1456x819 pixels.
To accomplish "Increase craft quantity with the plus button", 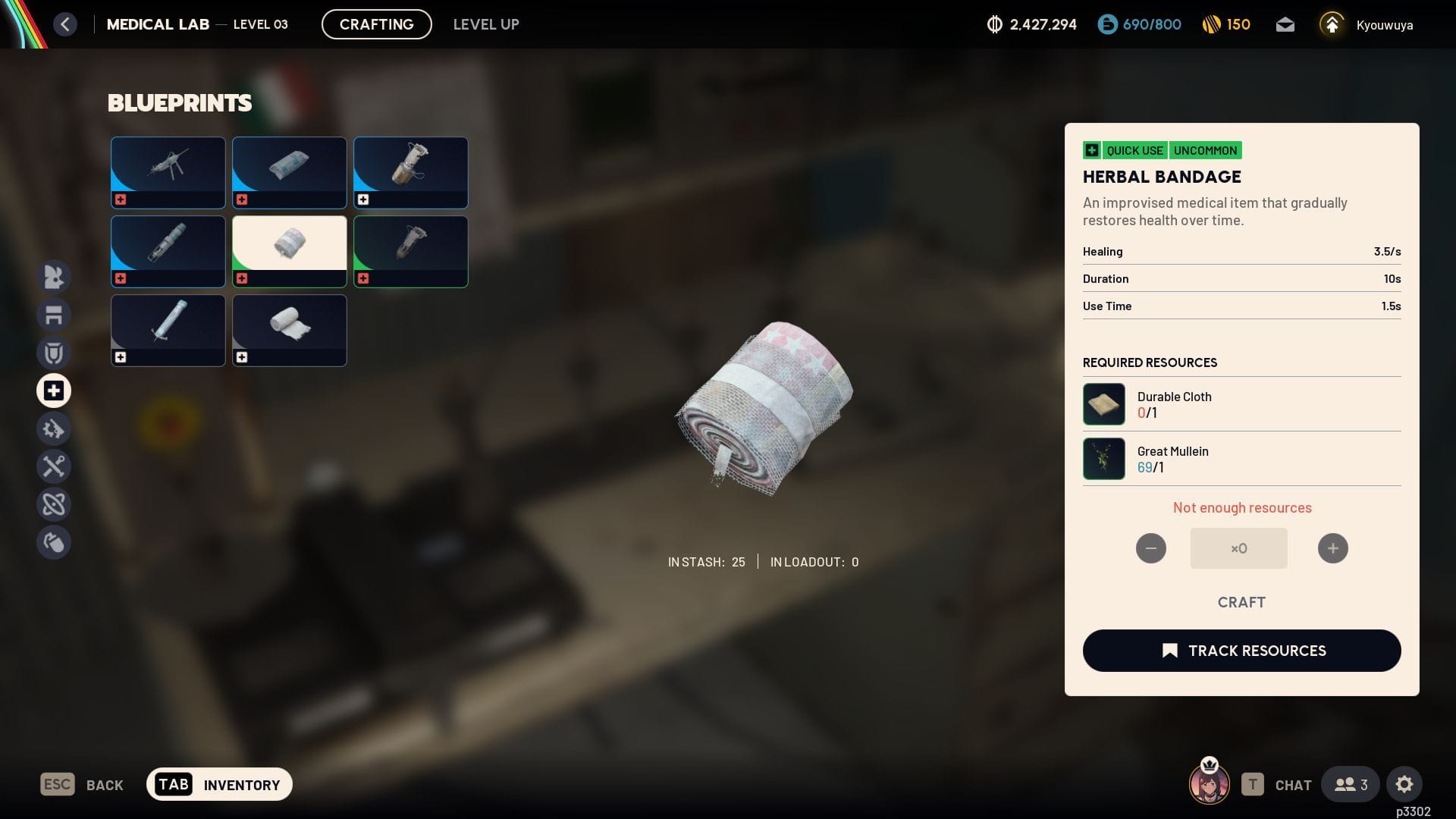I will [x=1332, y=548].
